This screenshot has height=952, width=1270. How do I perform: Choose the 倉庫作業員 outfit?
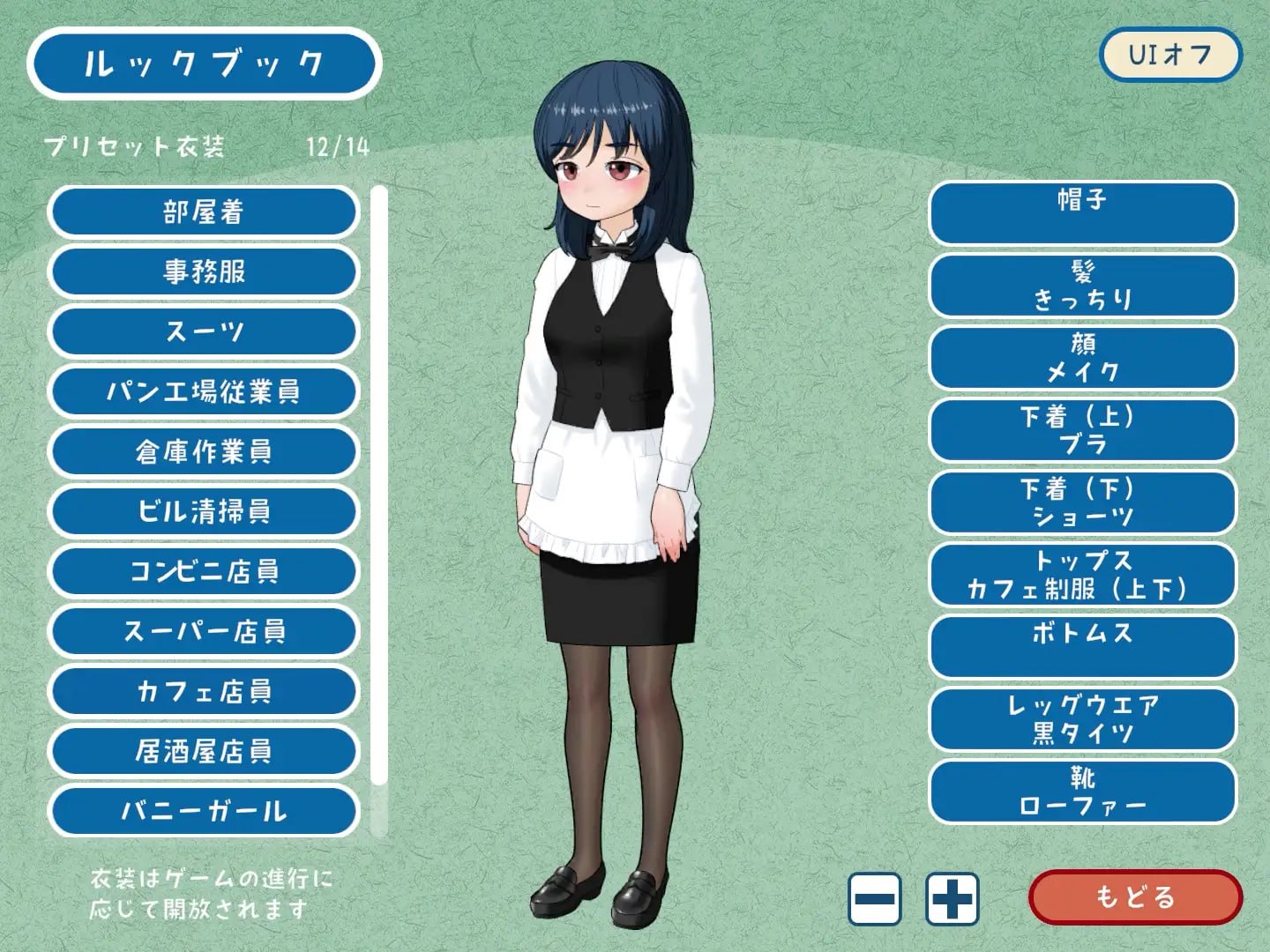203,452
